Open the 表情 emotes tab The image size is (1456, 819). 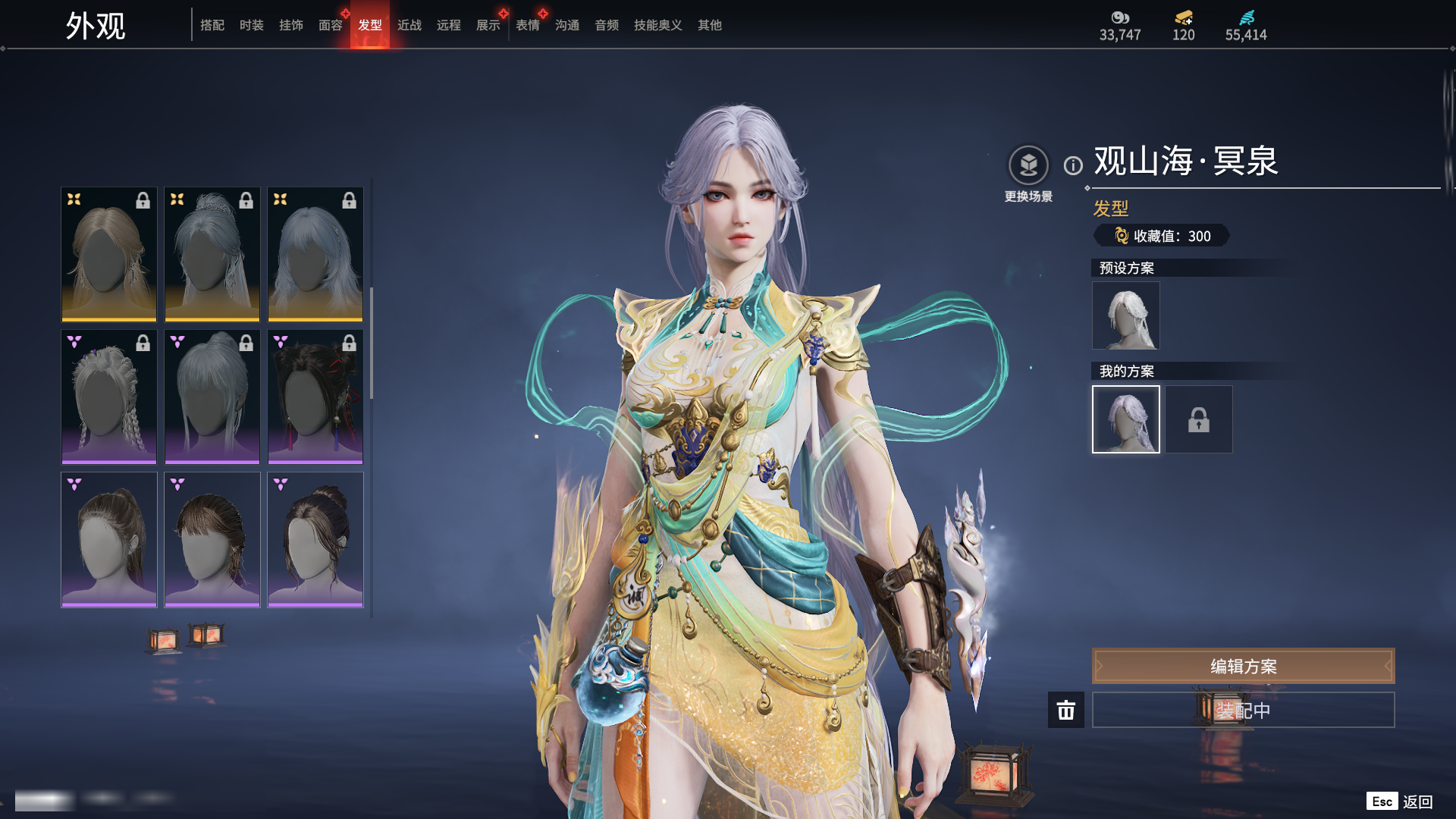point(527,25)
